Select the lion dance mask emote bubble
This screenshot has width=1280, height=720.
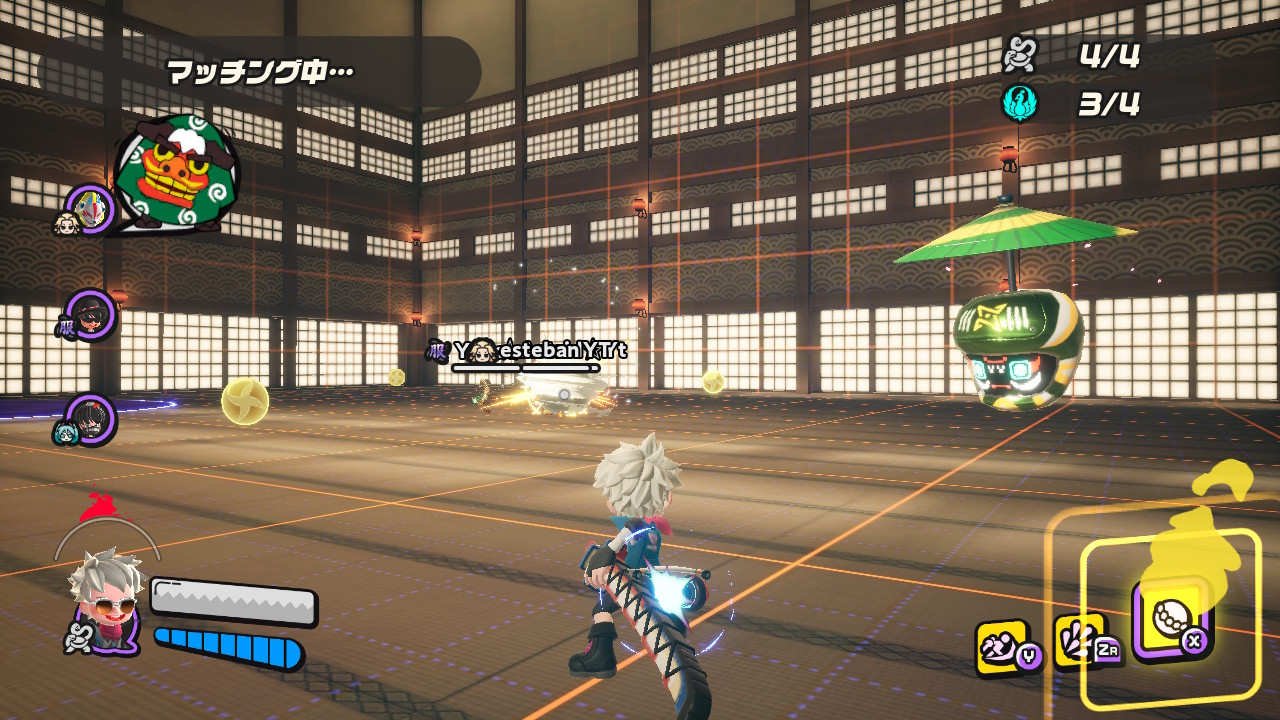click(x=176, y=173)
